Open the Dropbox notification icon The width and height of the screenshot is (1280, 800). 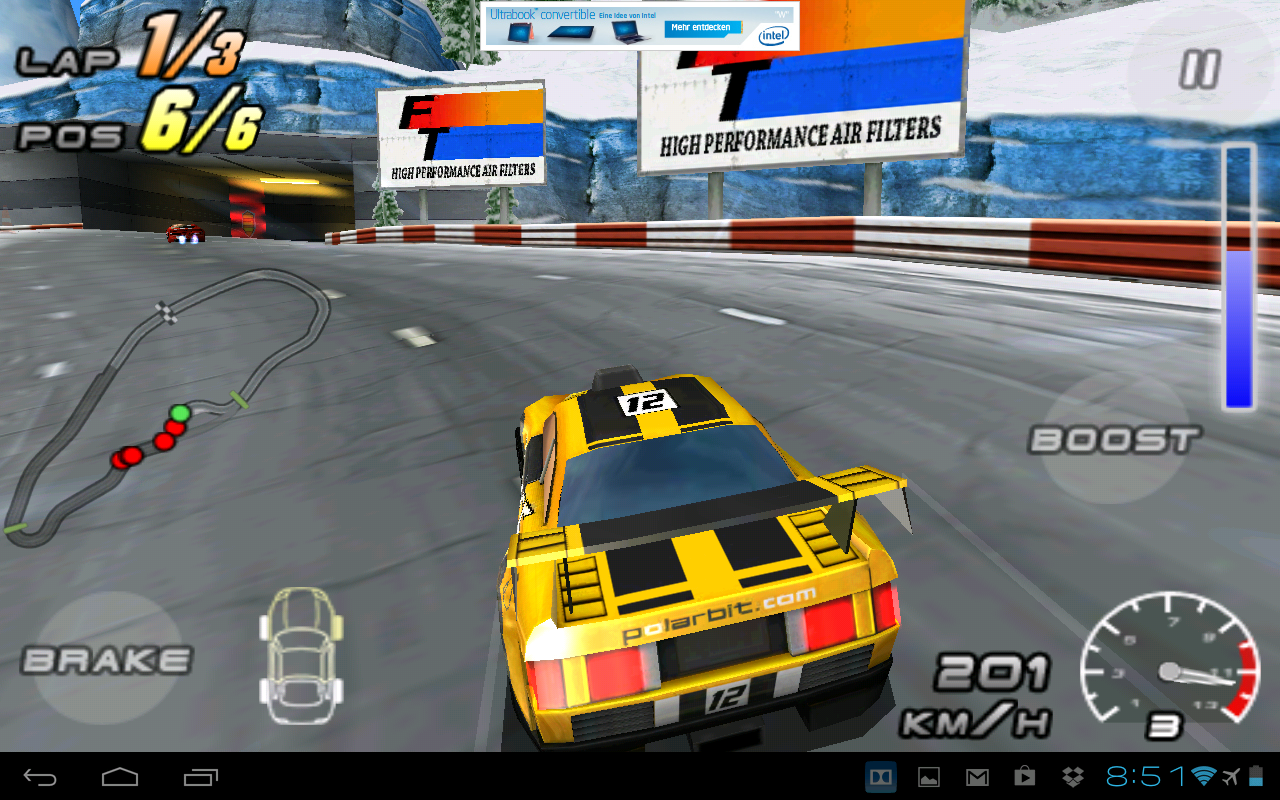(x=1073, y=777)
